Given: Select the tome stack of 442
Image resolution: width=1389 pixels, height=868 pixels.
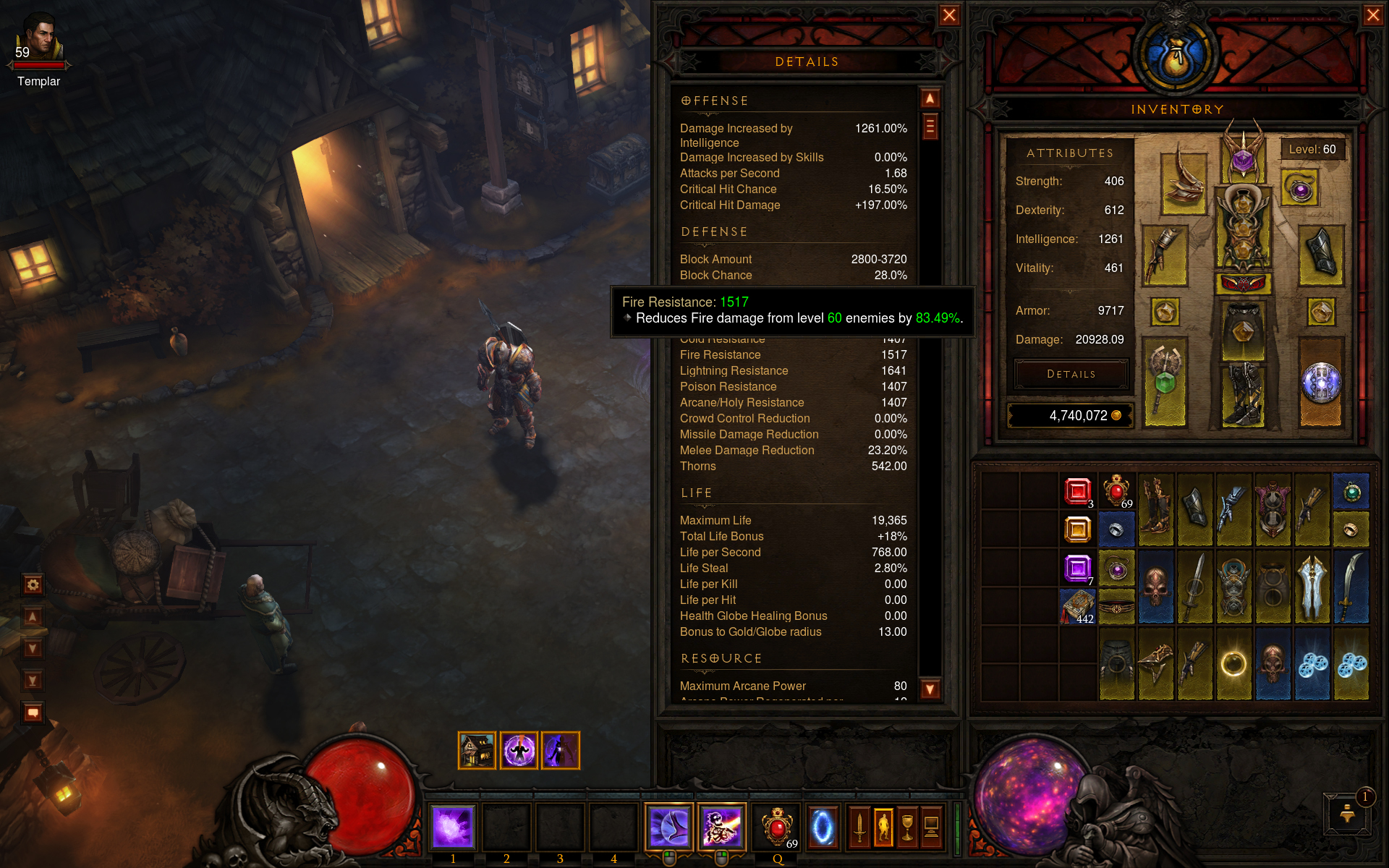Looking at the screenshot, I should (1077, 605).
